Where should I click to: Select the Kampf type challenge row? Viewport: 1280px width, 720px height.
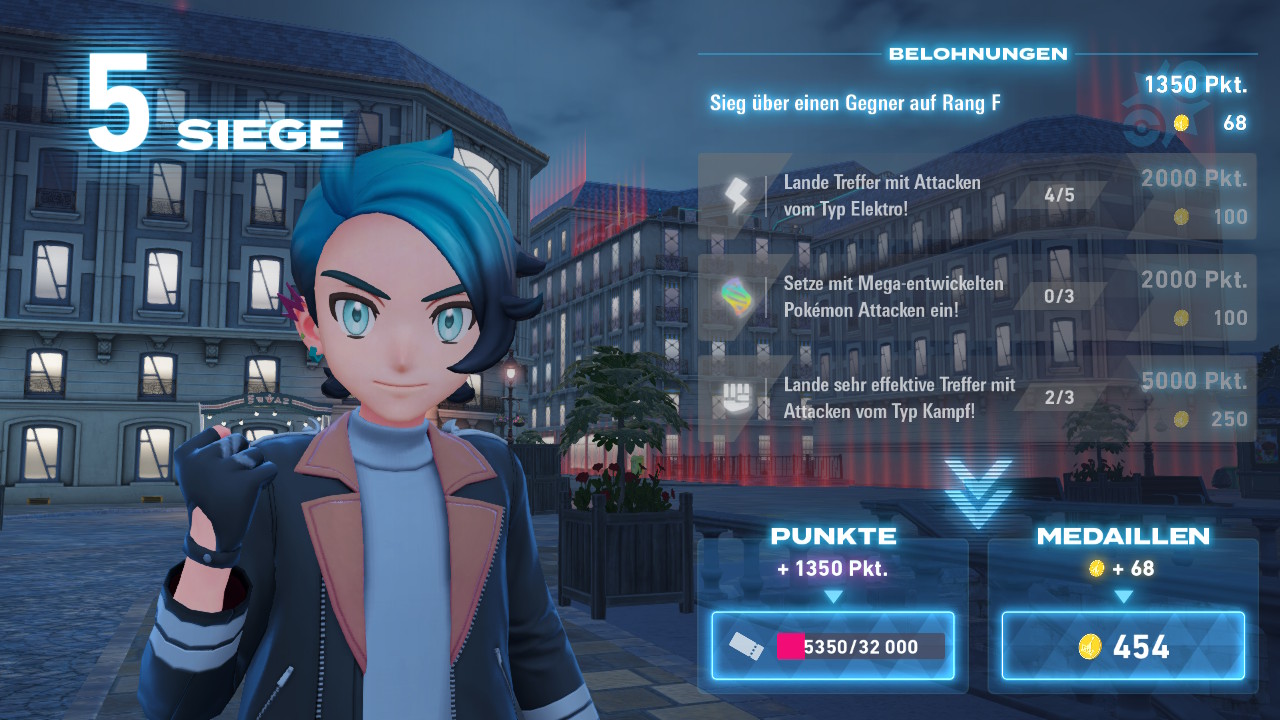[975, 398]
